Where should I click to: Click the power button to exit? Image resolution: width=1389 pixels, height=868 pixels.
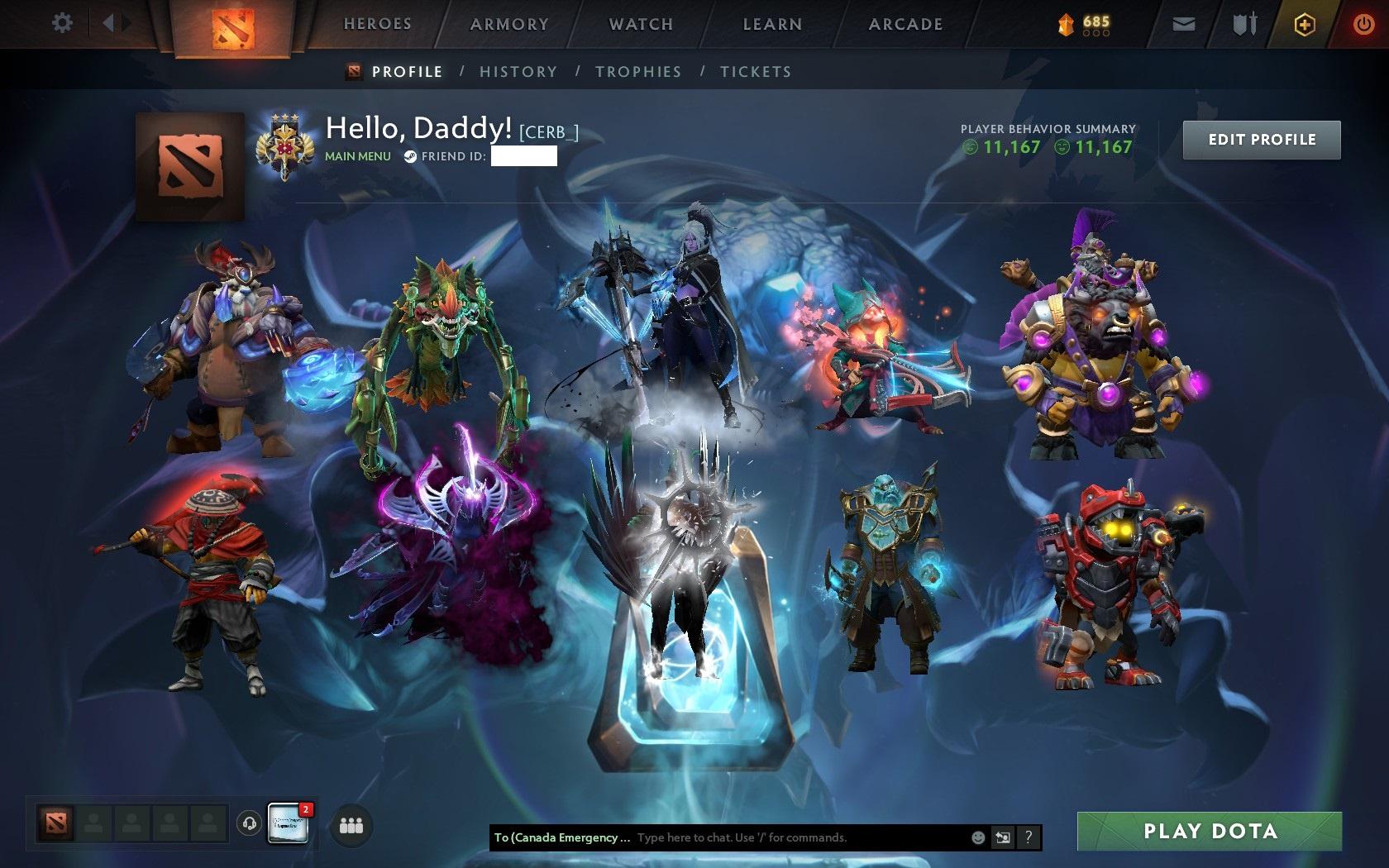click(1364, 24)
